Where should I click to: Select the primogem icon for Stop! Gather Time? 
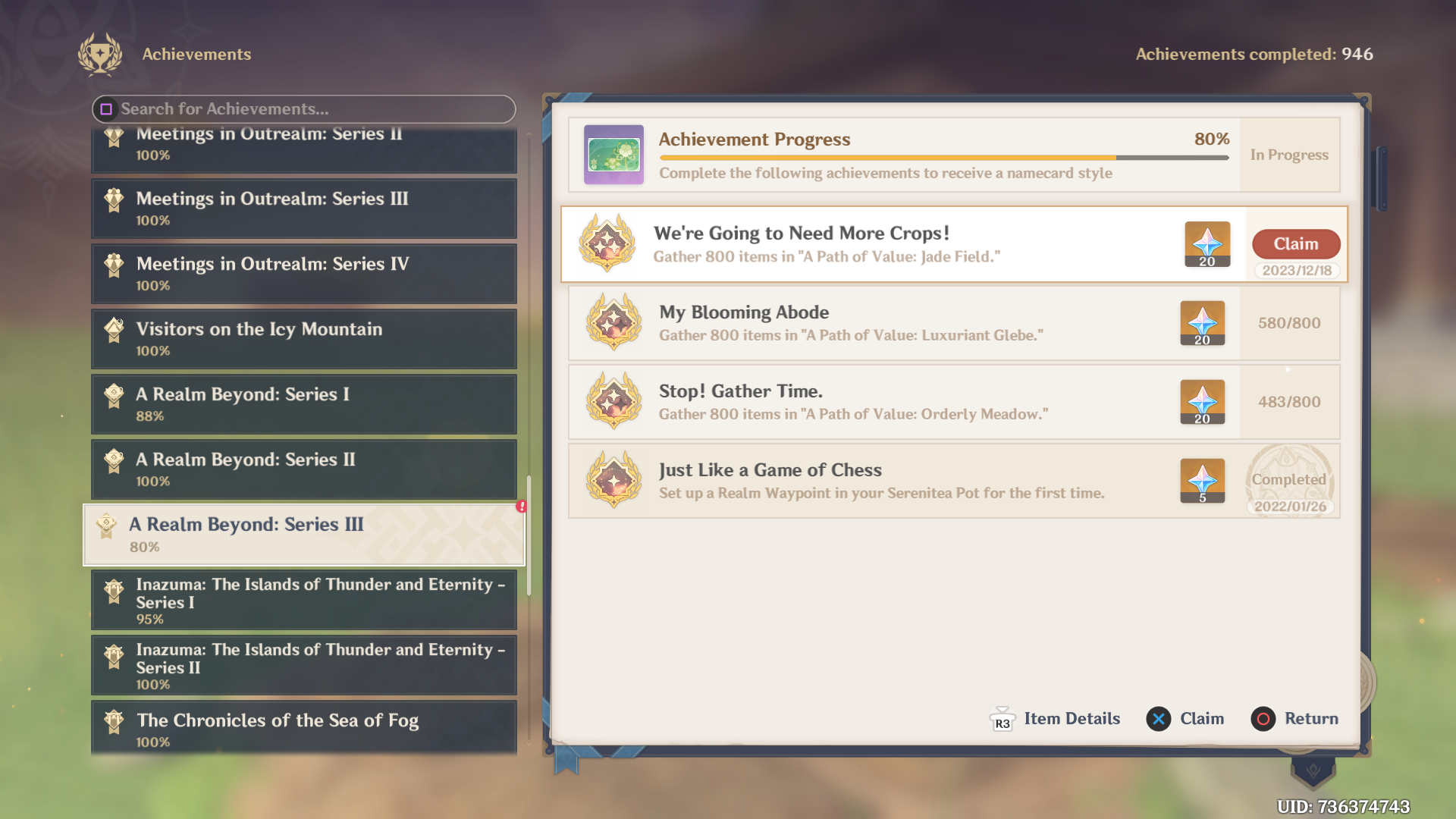(x=1203, y=403)
